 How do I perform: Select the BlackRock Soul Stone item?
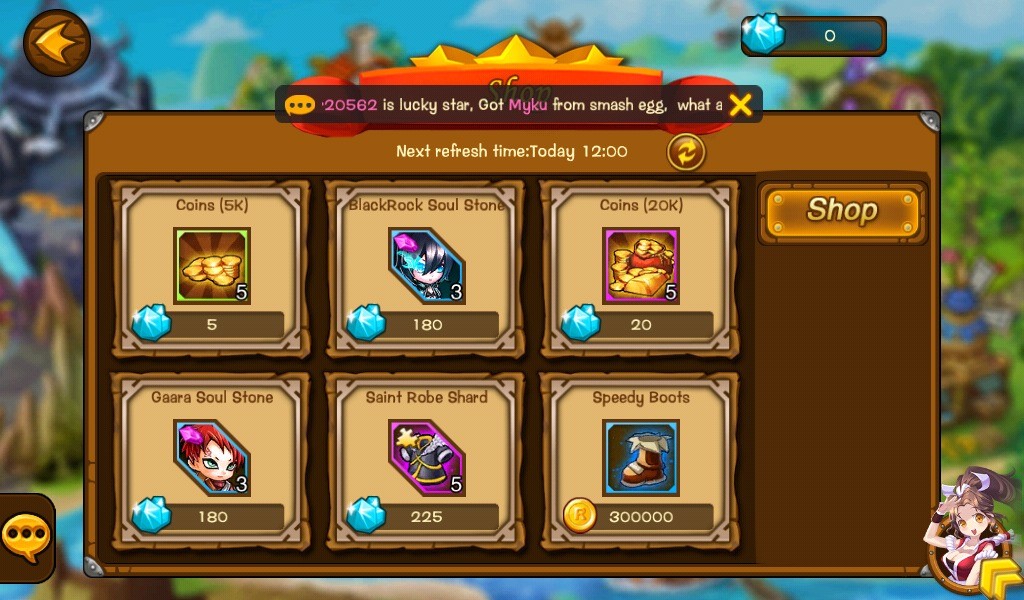point(426,267)
